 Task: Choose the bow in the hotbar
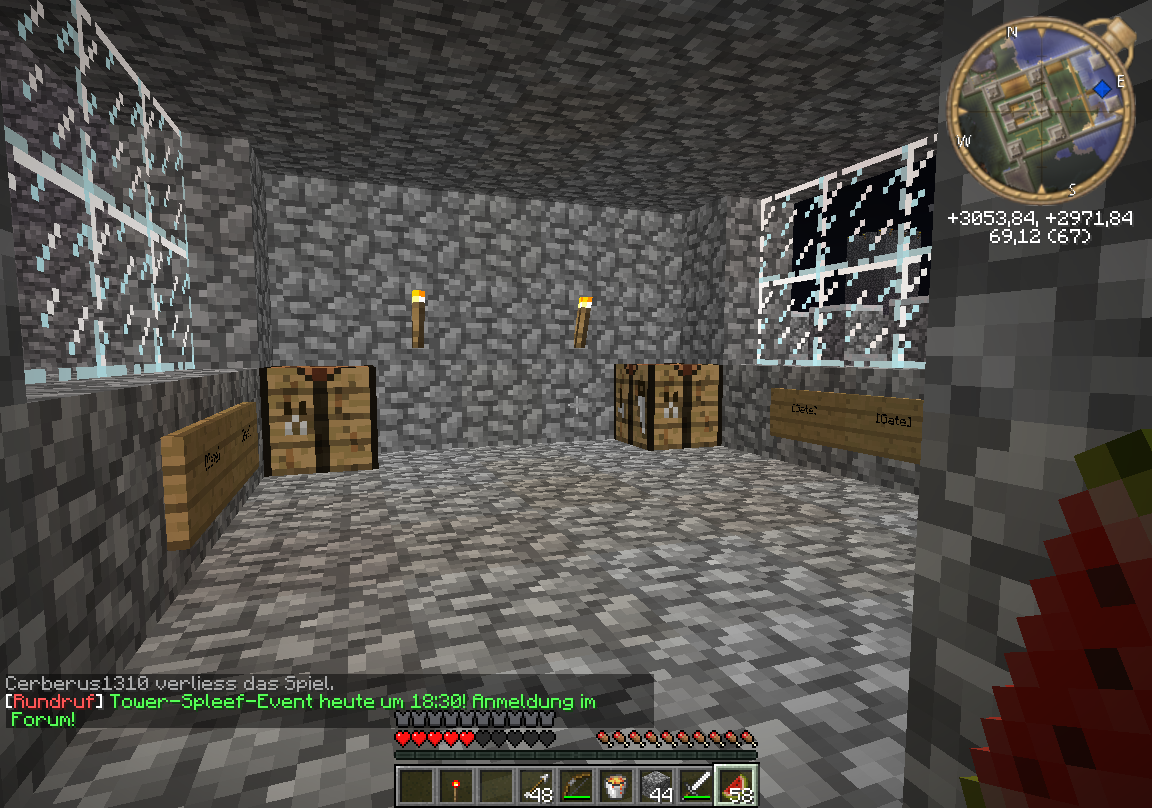pyautogui.click(x=577, y=785)
